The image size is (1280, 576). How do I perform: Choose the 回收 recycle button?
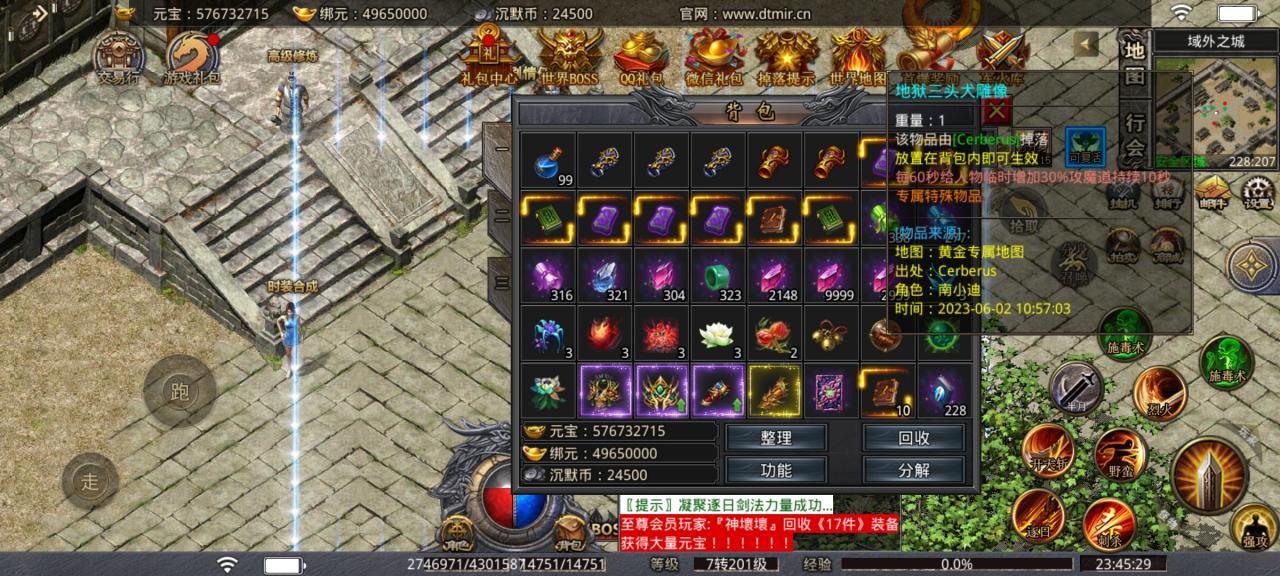coord(914,438)
